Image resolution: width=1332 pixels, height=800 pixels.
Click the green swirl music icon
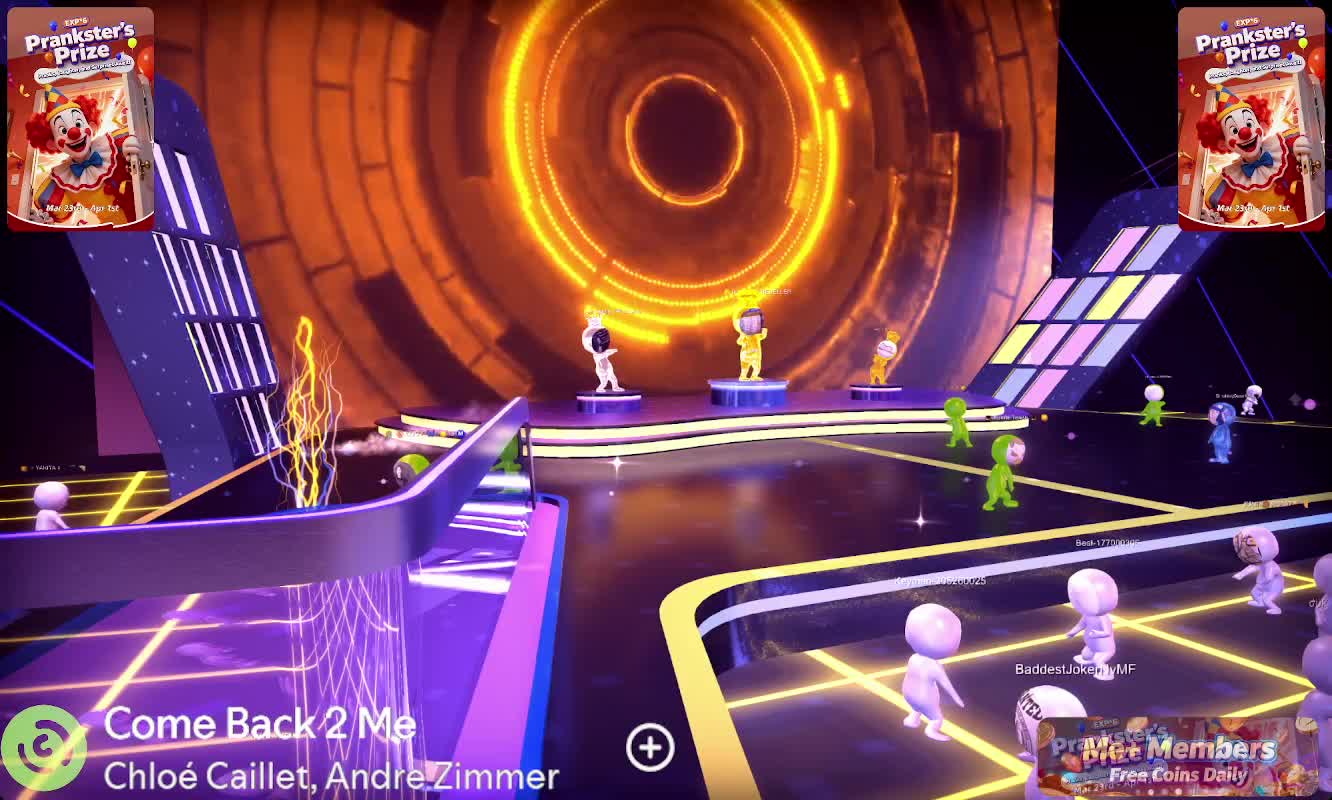pyautogui.click(x=42, y=747)
